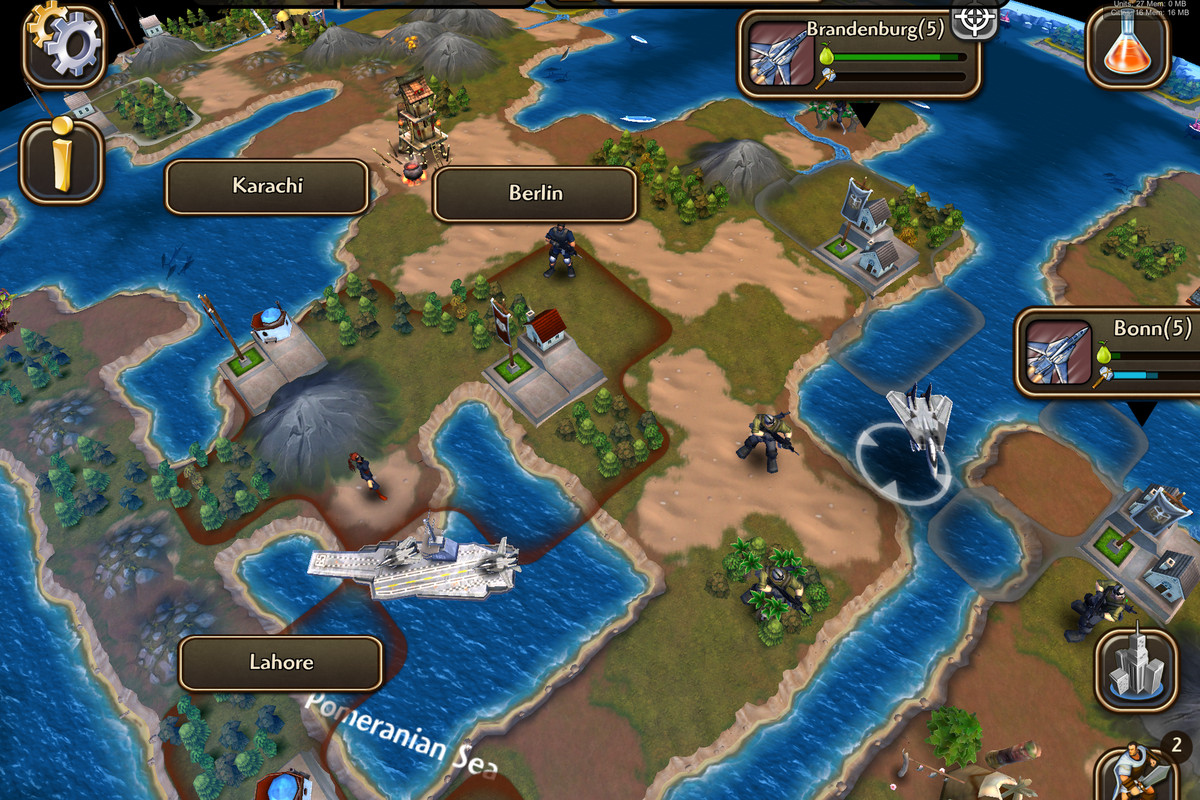The width and height of the screenshot is (1200, 800).
Task: Open the city skyline button
Action: [1136, 664]
